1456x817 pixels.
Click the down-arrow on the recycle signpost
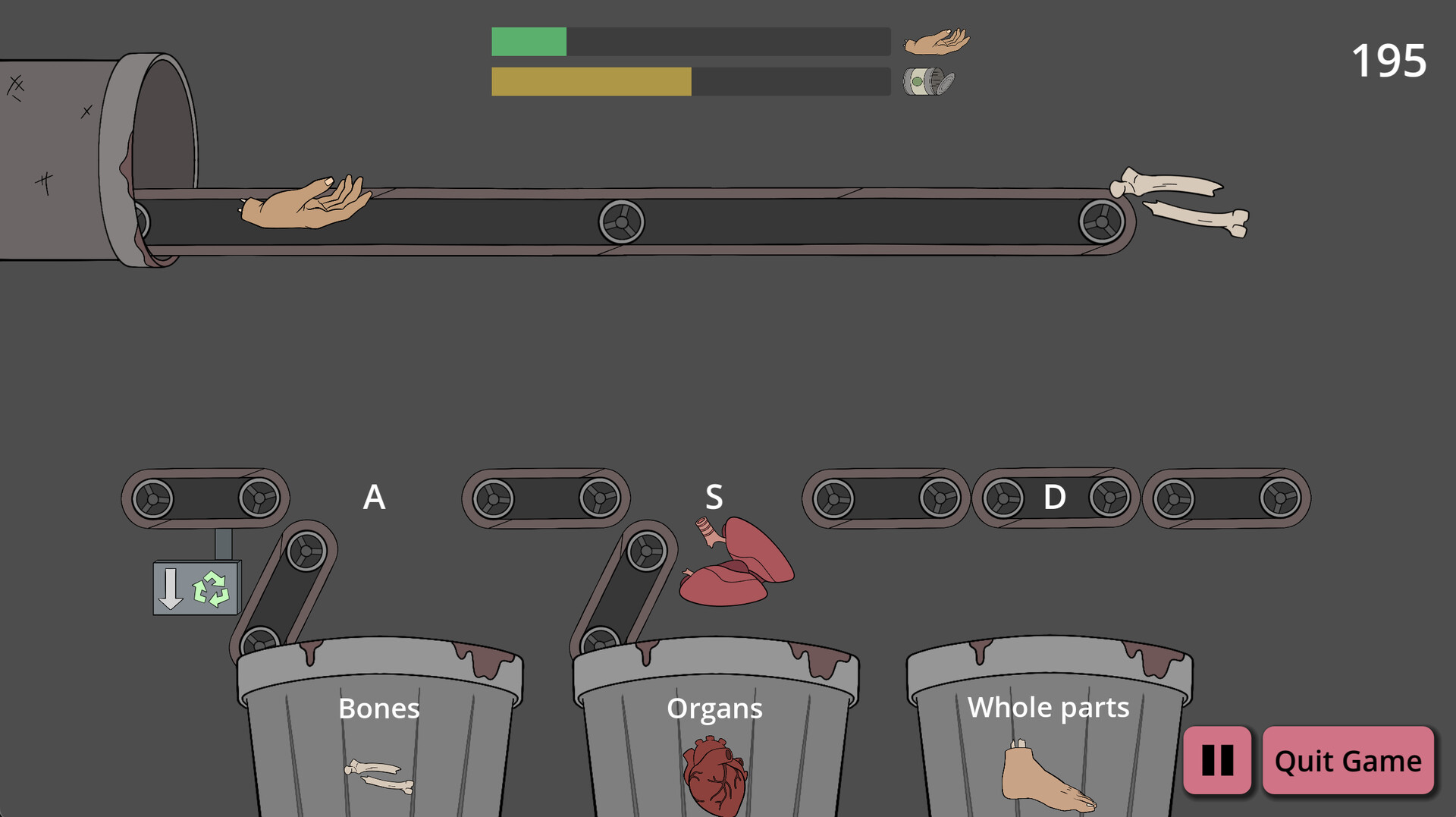click(171, 588)
